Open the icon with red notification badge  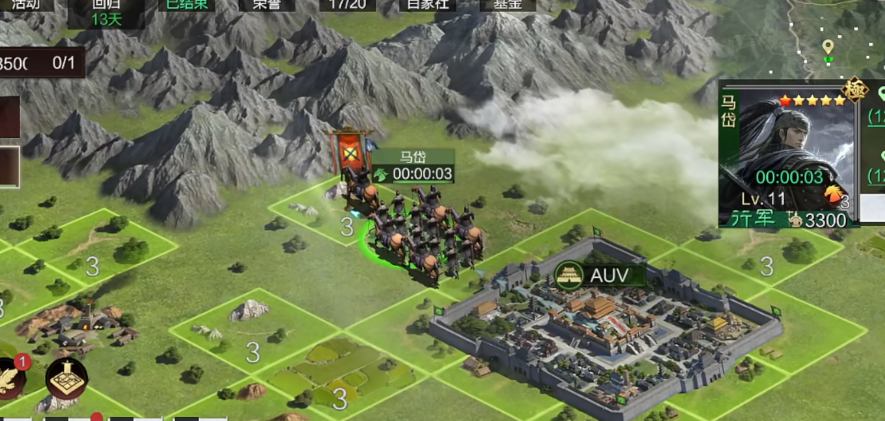[x=12, y=377]
